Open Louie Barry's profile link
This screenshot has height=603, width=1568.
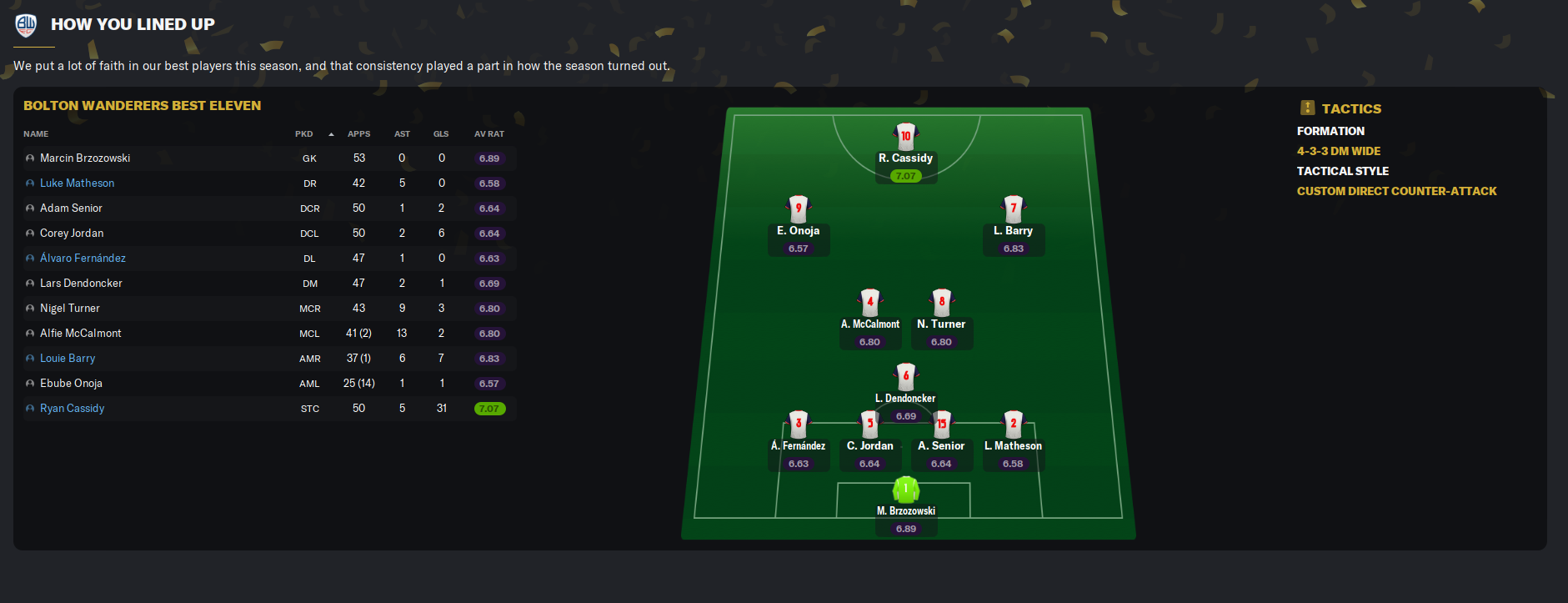coord(68,359)
